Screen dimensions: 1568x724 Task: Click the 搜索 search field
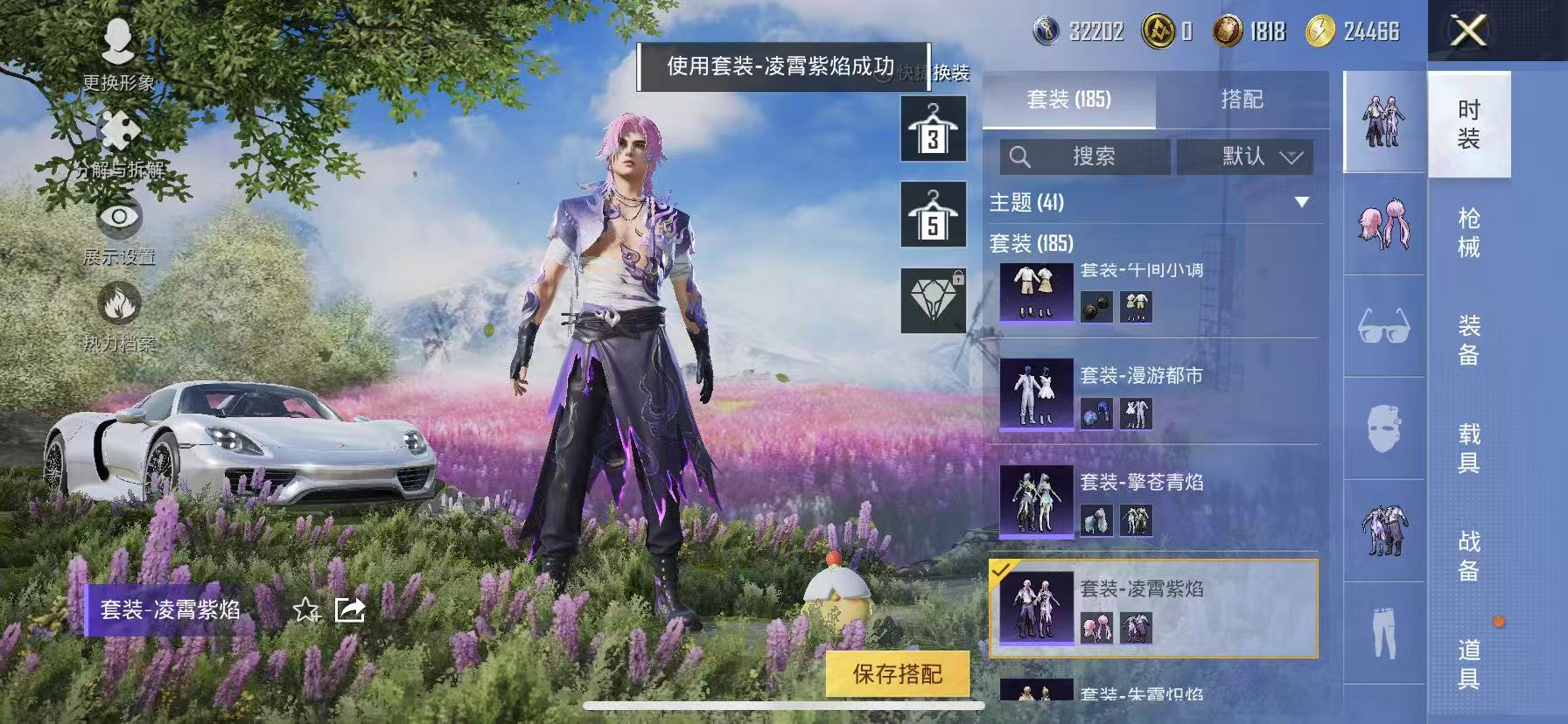click(x=1085, y=158)
